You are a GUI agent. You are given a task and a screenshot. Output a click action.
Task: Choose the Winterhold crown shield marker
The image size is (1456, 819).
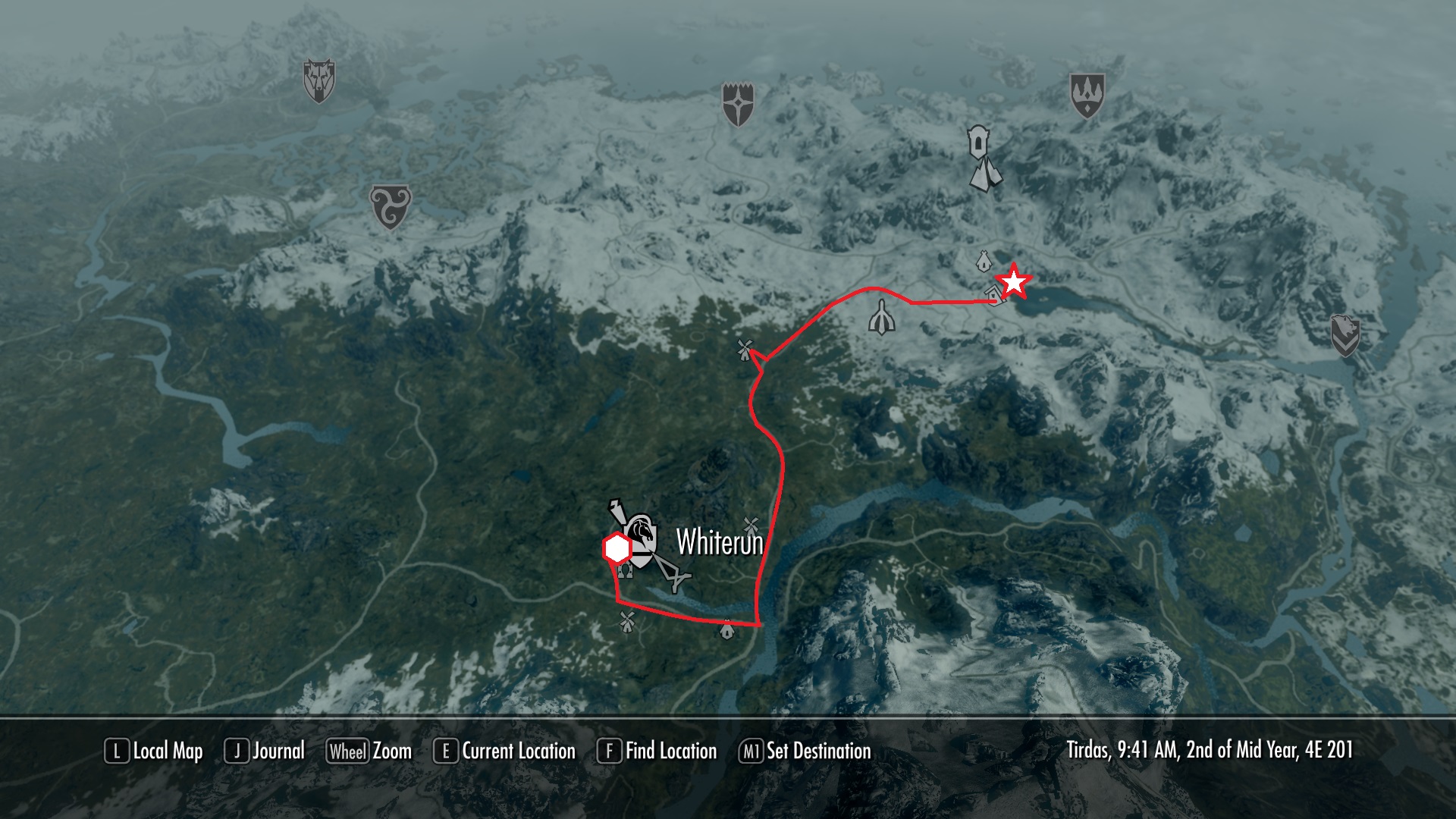(1087, 95)
